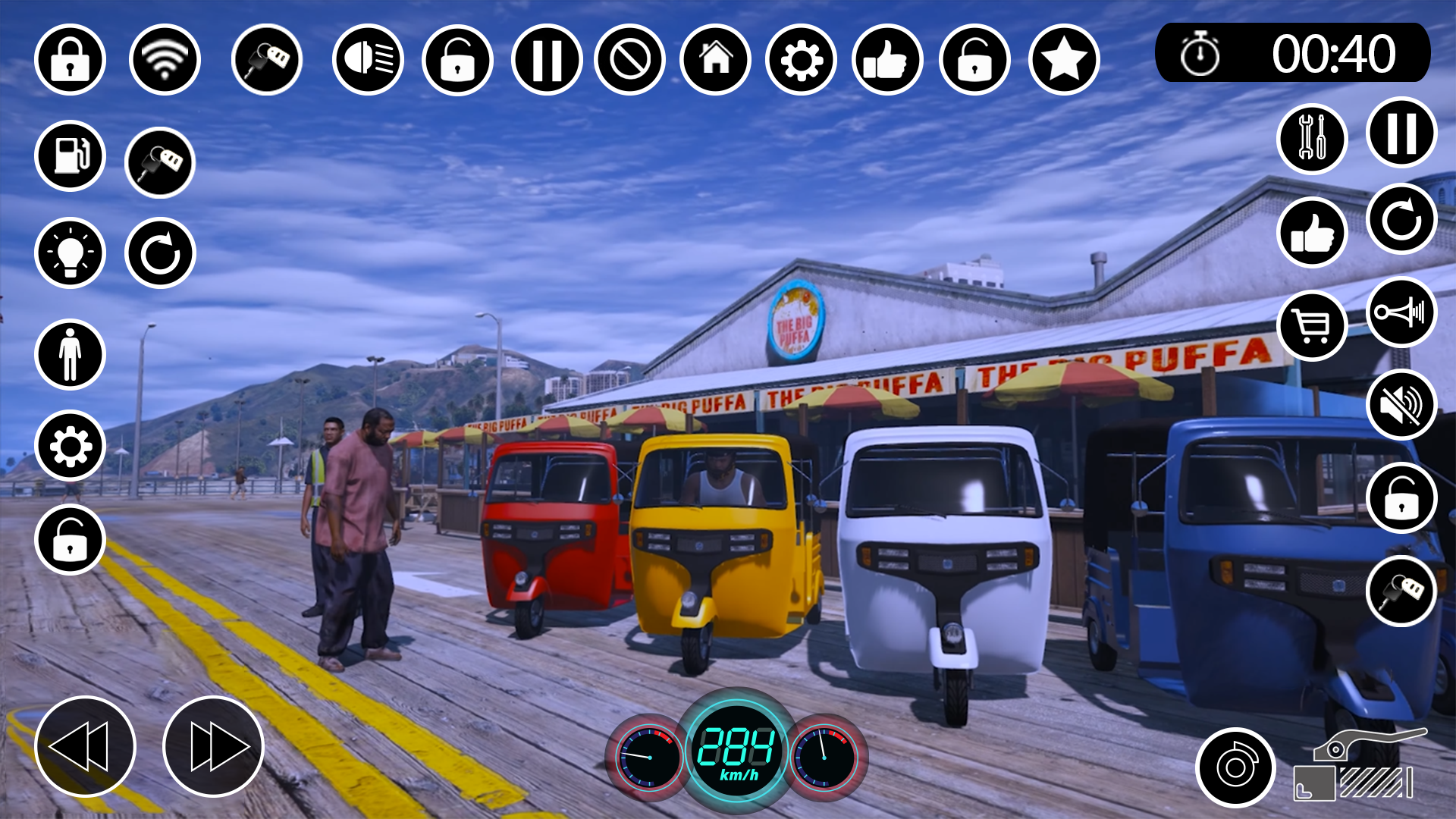Go to the home screen
The image size is (1456, 819).
715,60
